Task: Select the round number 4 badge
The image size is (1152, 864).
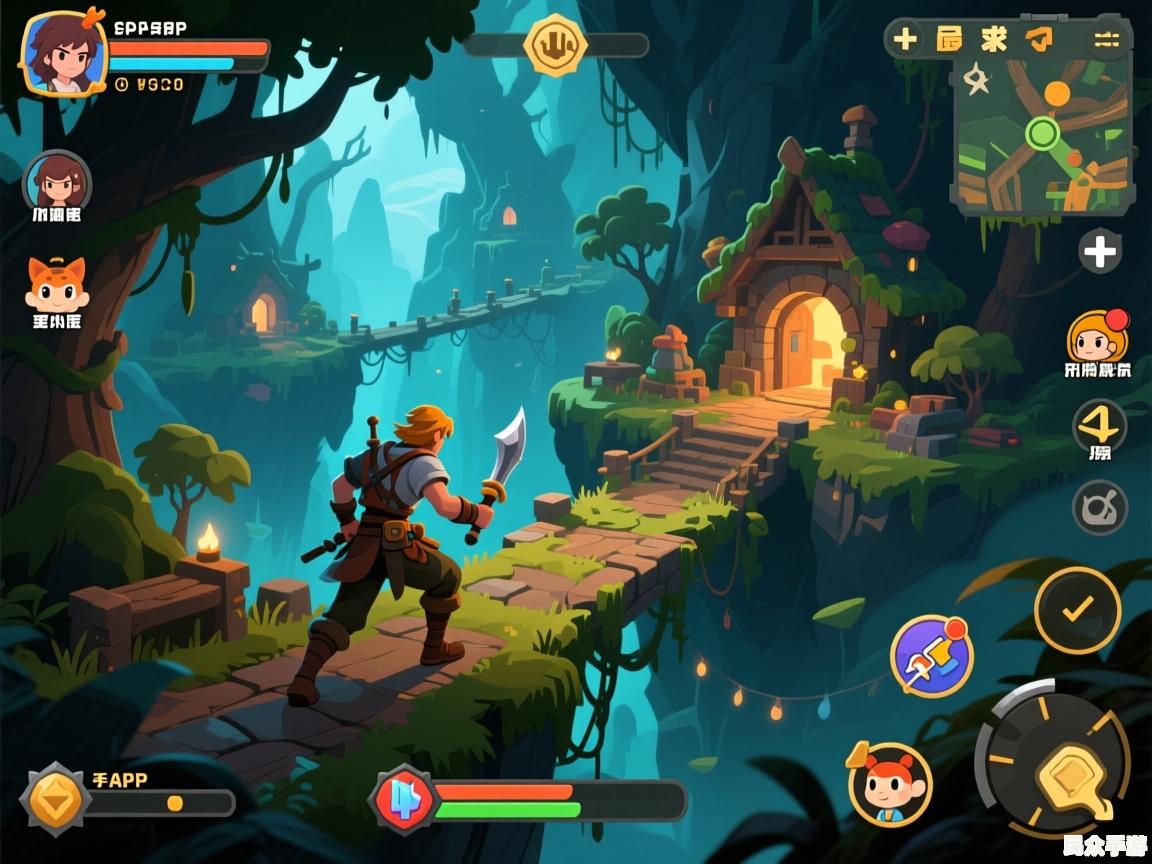Action: 1100,427
